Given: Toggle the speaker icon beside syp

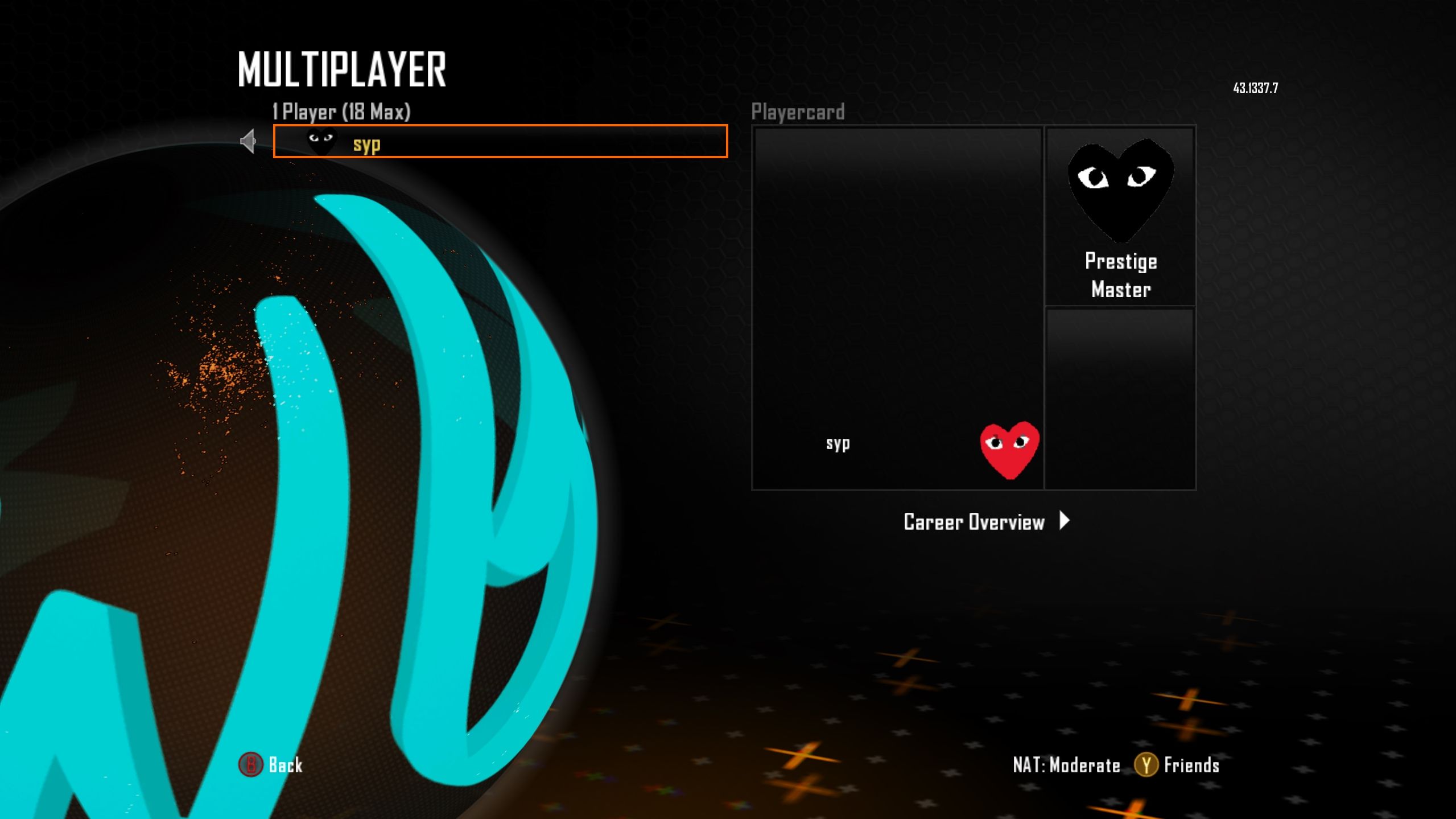Looking at the screenshot, I should click(x=248, y=141).
